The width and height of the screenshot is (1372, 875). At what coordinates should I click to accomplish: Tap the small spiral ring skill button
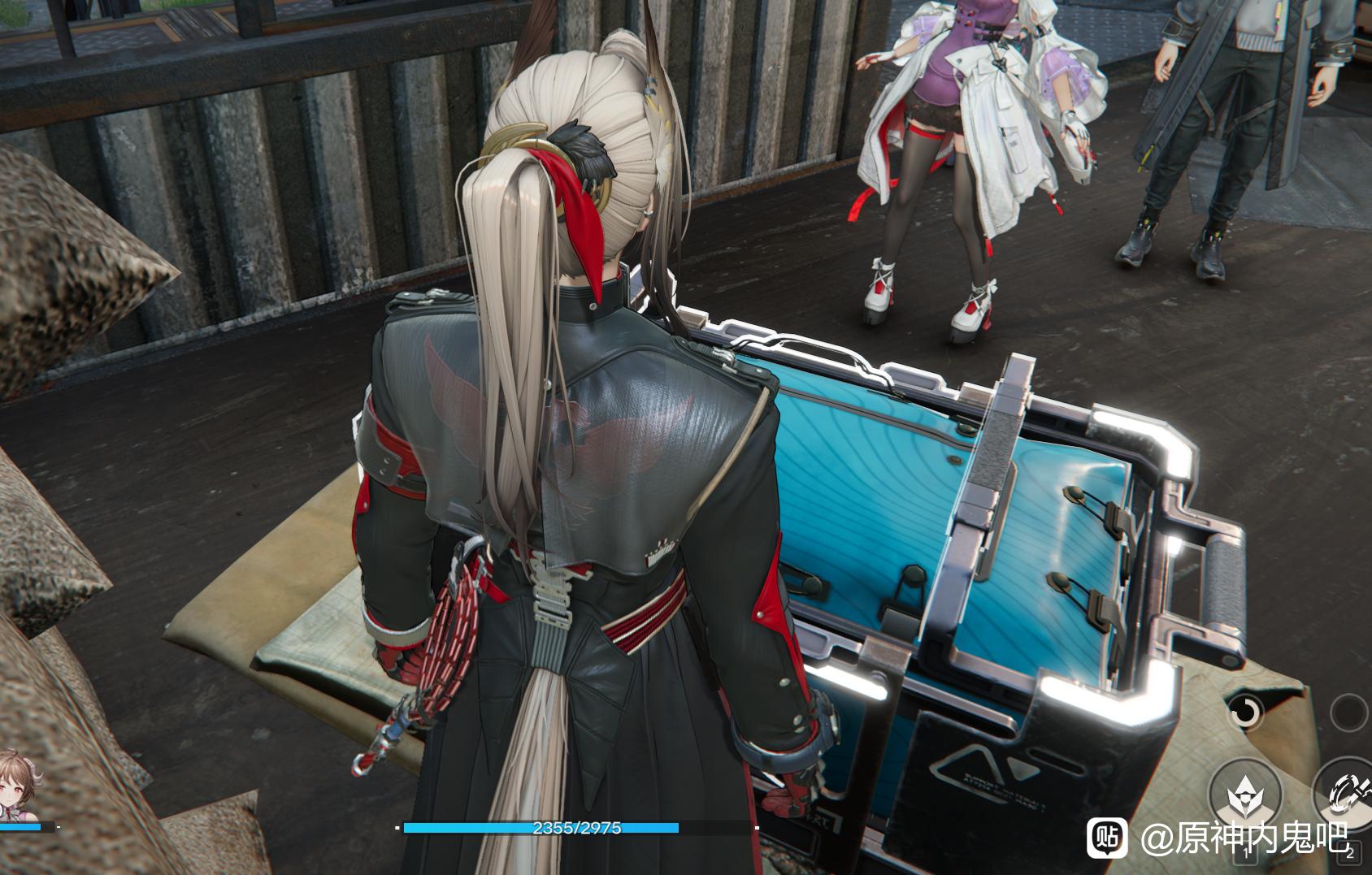1244,712
